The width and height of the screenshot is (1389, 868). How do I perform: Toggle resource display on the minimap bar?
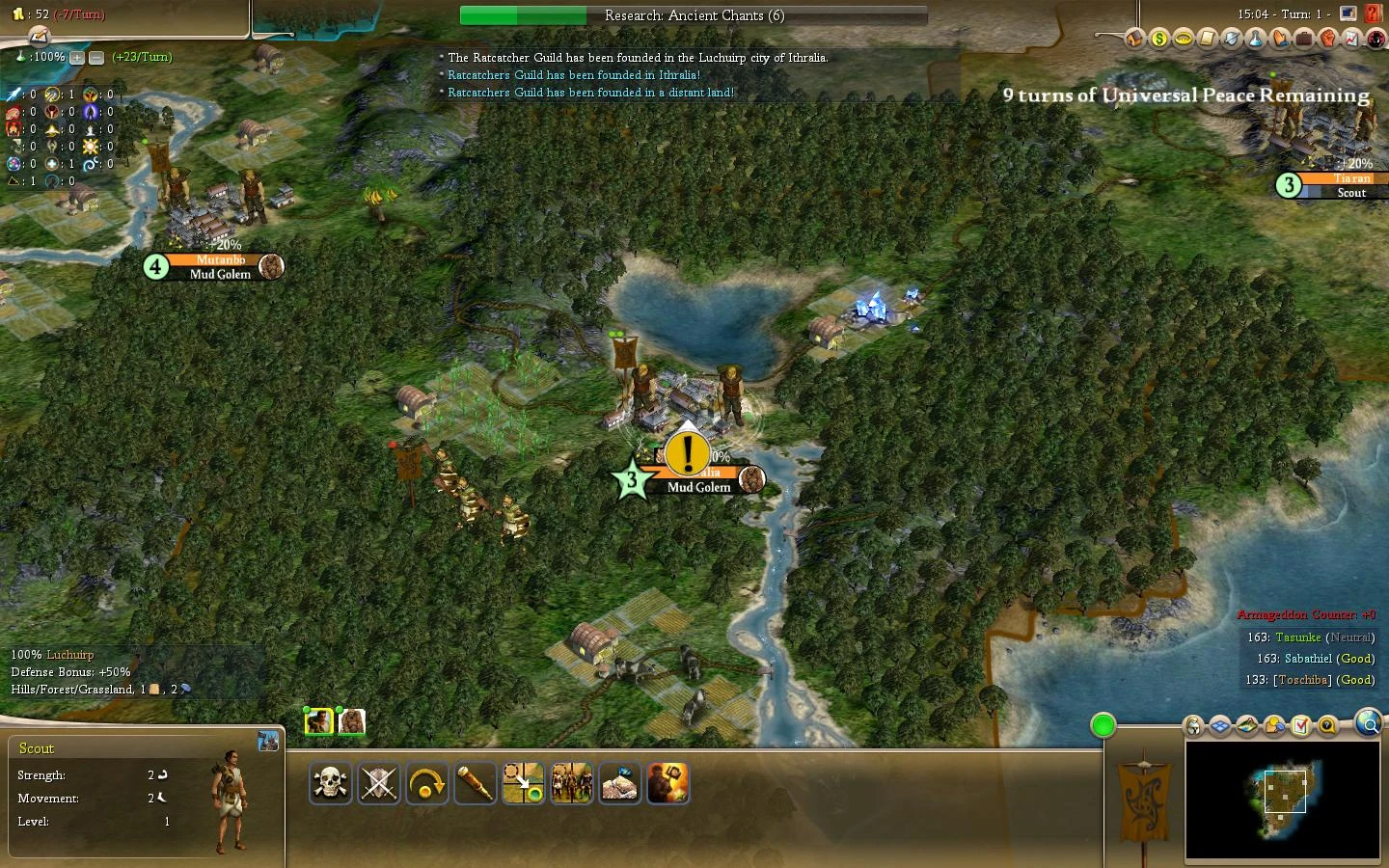pyautogui.click(x=1273, y=725)
